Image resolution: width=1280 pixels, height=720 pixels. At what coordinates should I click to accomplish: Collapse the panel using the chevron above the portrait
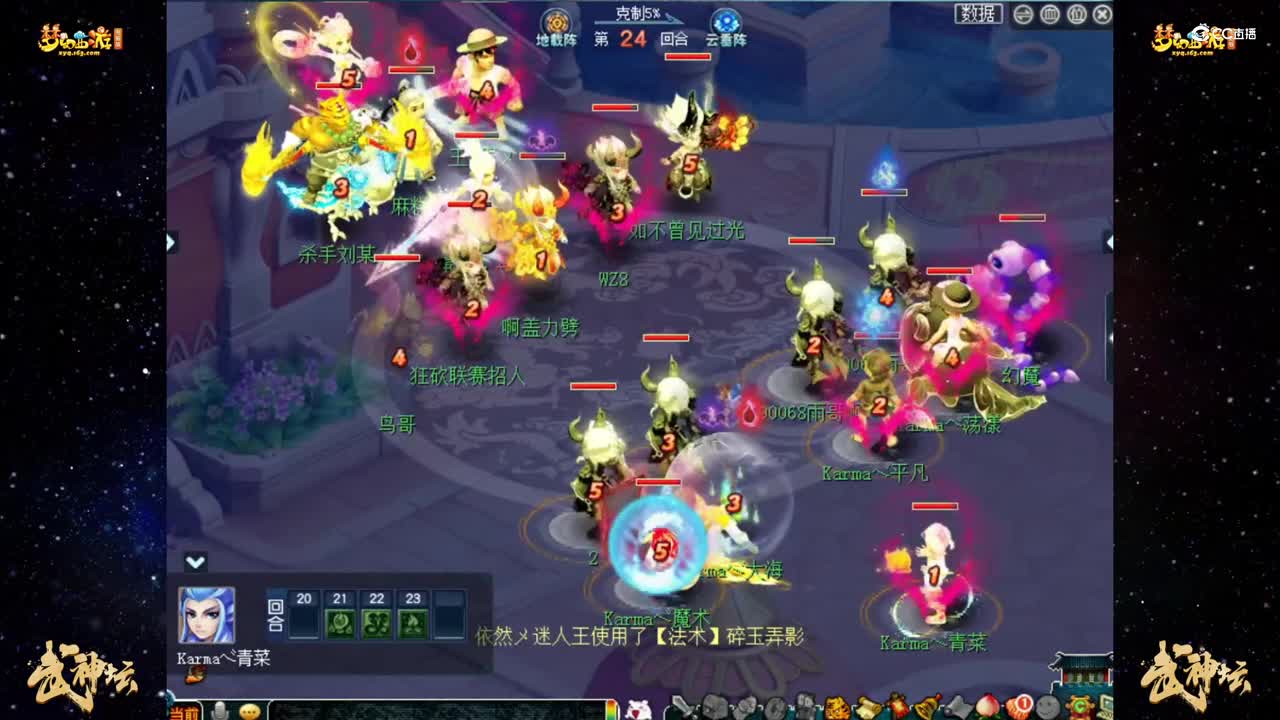point(193,560)
